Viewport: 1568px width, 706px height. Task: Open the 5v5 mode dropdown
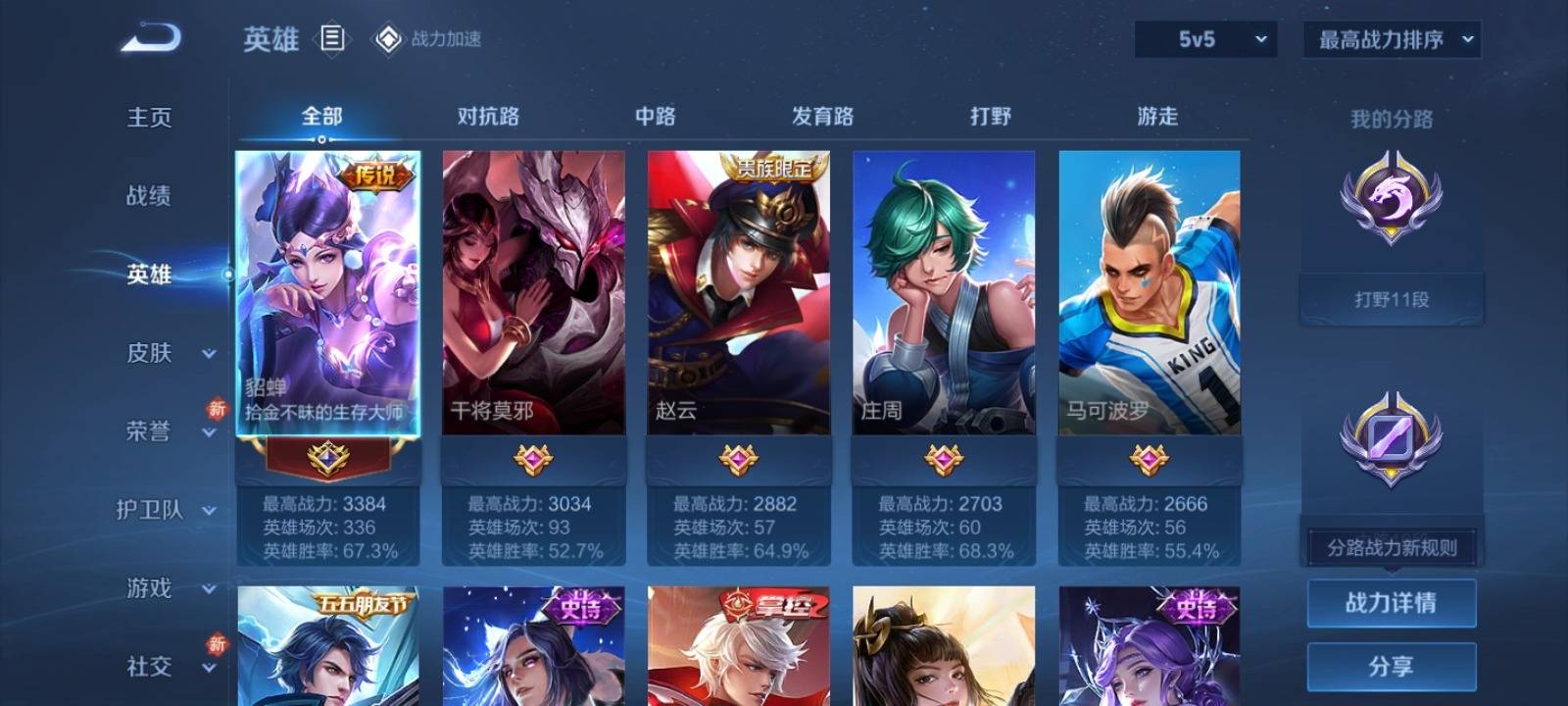click(1205, 39)
